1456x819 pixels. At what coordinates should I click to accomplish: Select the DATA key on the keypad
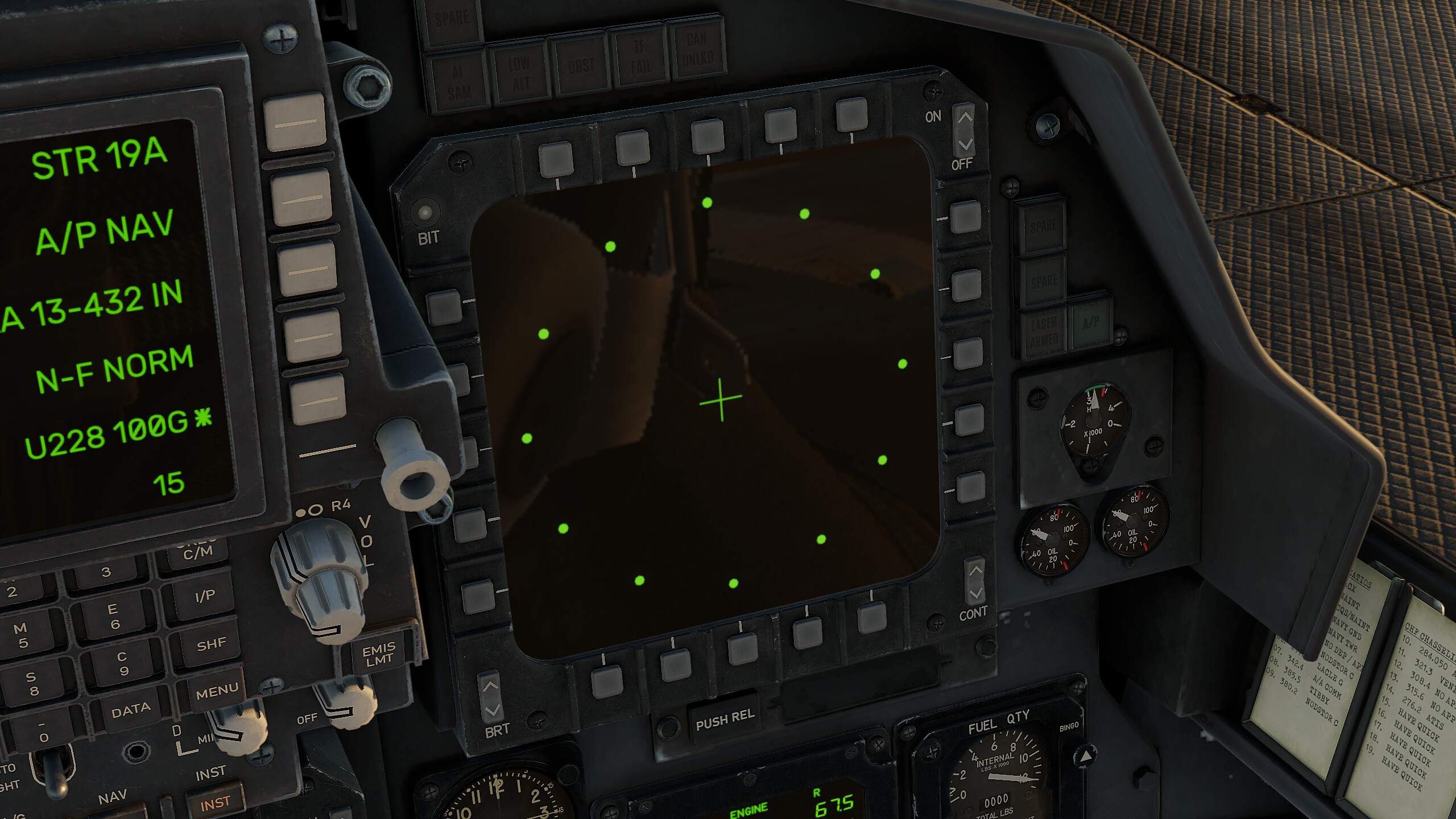tap(131, 710)
